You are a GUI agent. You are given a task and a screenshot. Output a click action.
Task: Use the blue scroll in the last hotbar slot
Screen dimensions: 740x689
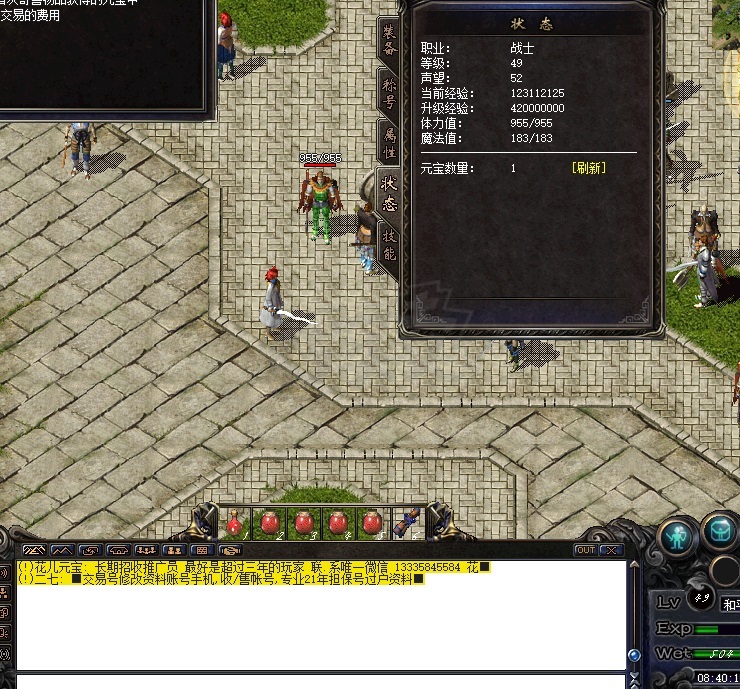pos(407,522)
